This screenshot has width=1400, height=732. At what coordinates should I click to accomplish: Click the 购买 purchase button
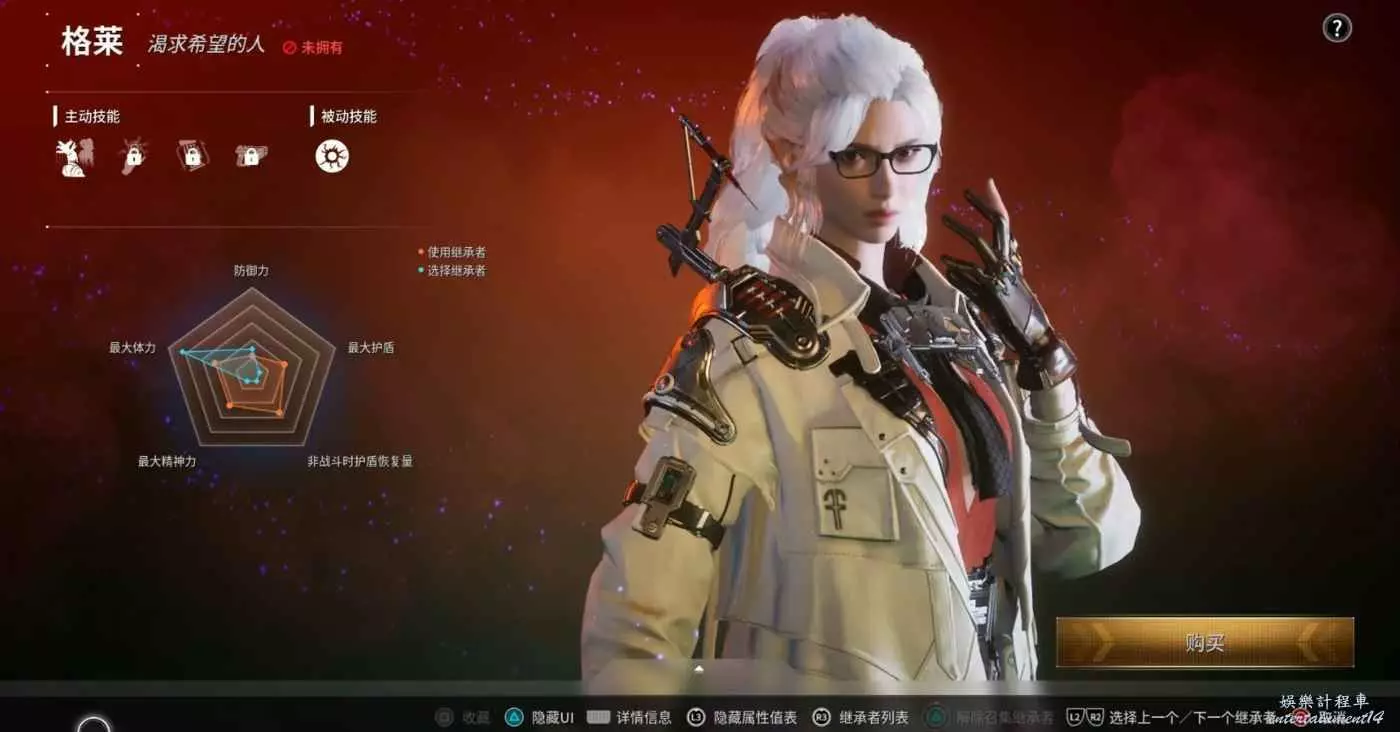click(x=1204, y=642)
